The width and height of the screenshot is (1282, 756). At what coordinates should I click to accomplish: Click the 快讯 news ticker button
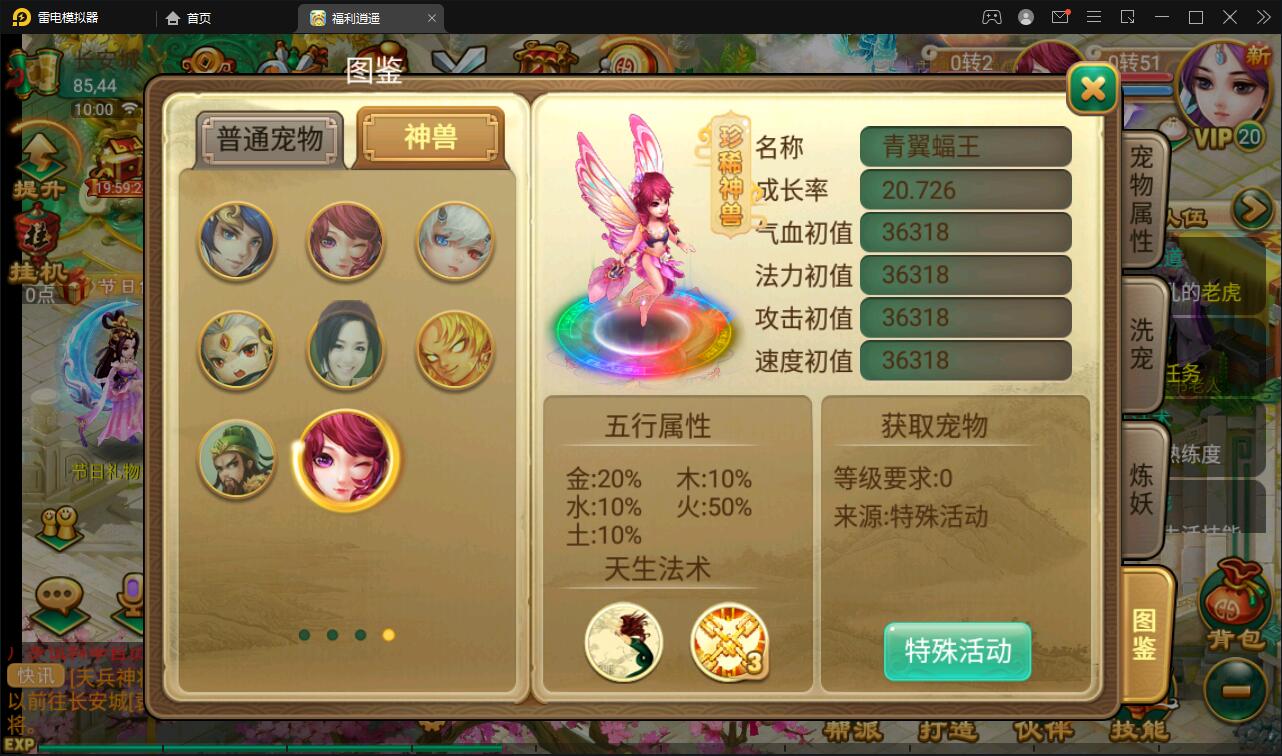coord(35,676)
